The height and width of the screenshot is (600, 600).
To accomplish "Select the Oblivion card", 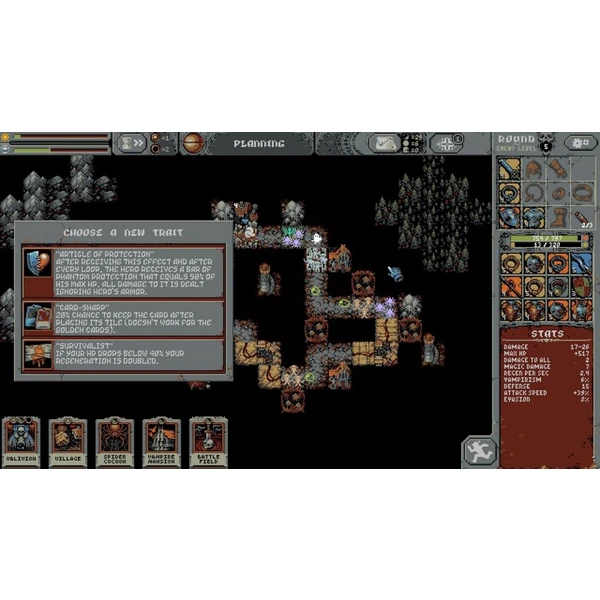I will (22, 440).
